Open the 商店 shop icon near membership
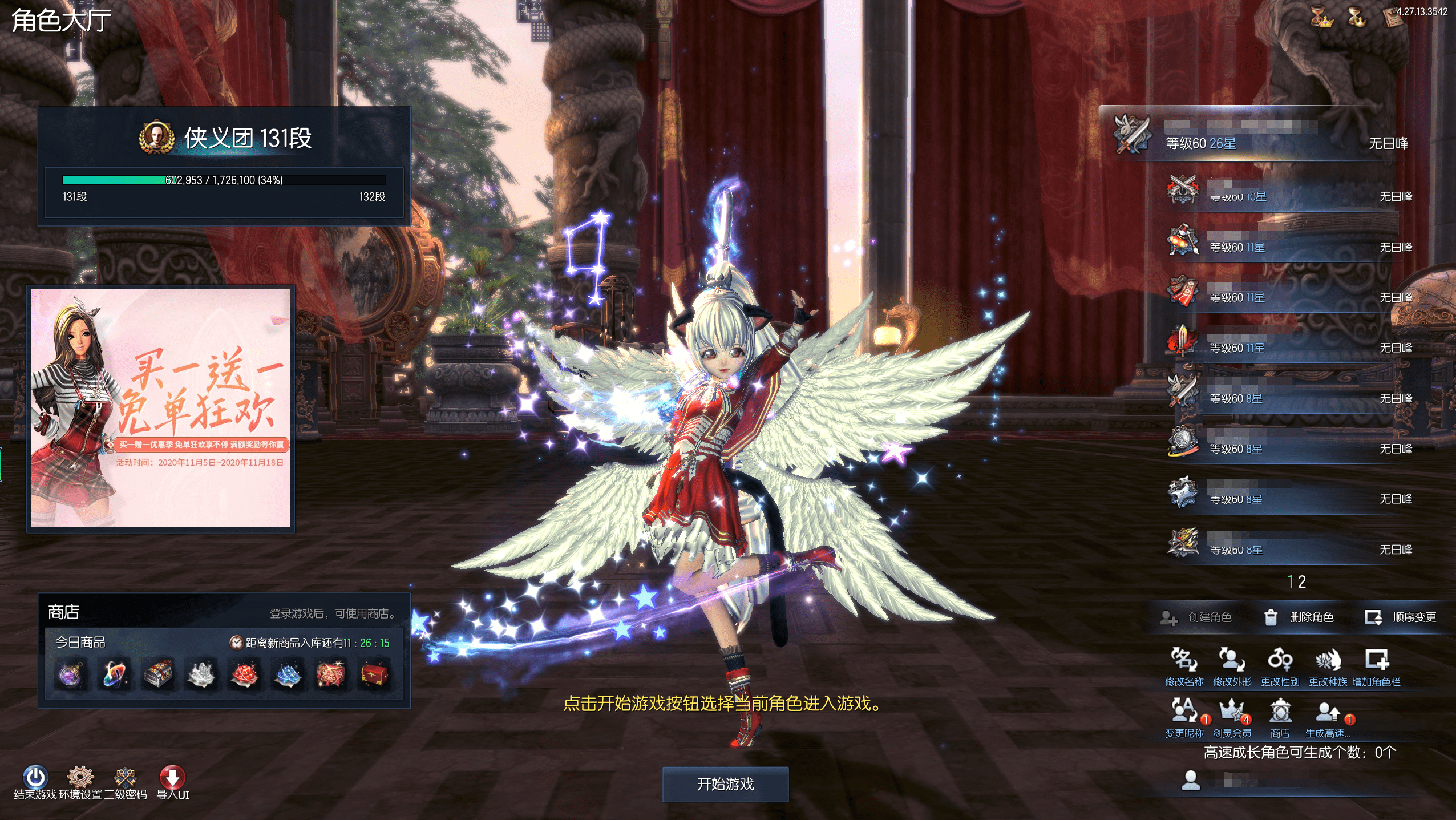The image size is (1456, 820). point(1280,717)
